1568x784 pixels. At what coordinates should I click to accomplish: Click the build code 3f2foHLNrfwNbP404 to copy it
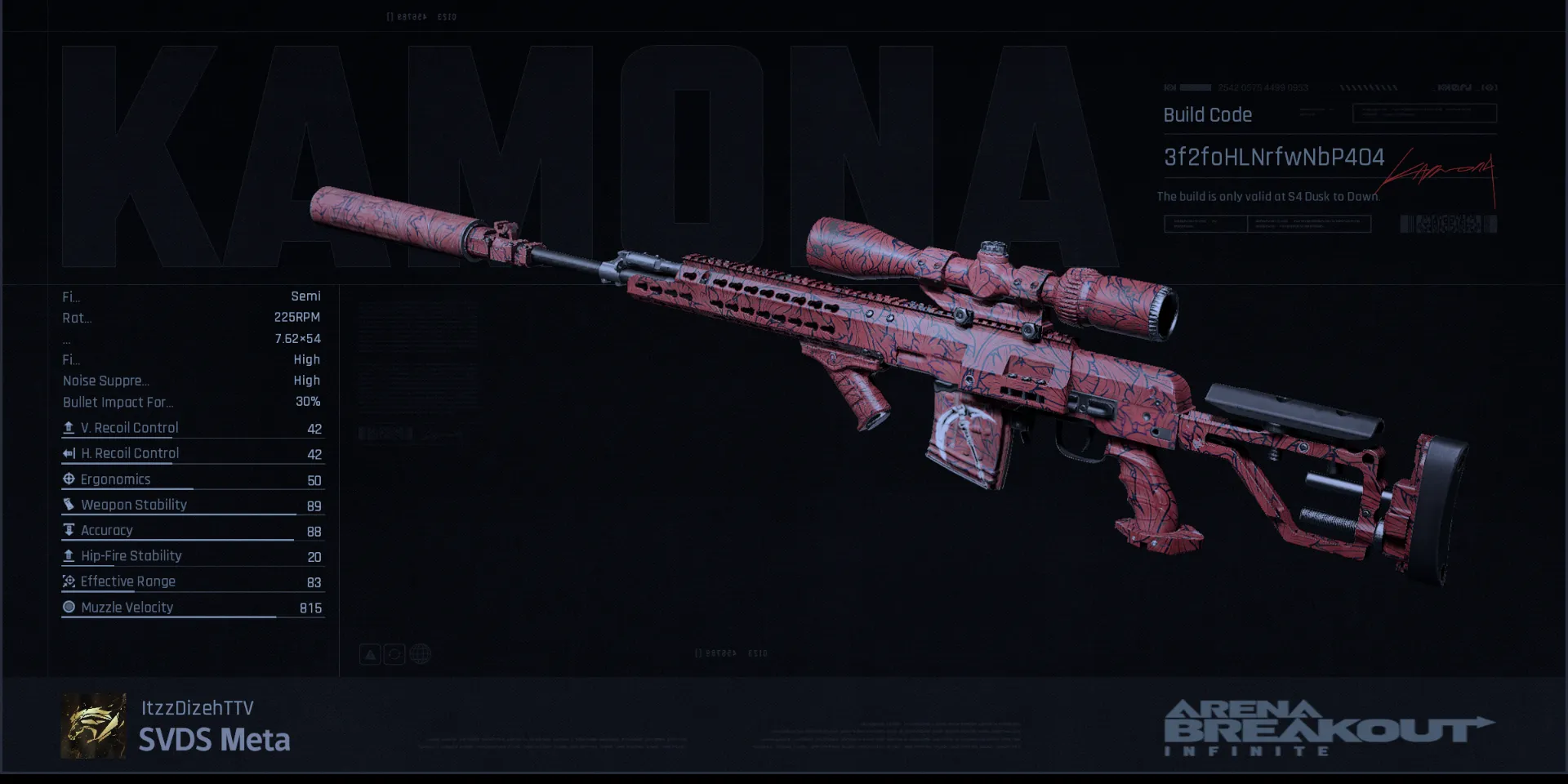coord(1274,157)
